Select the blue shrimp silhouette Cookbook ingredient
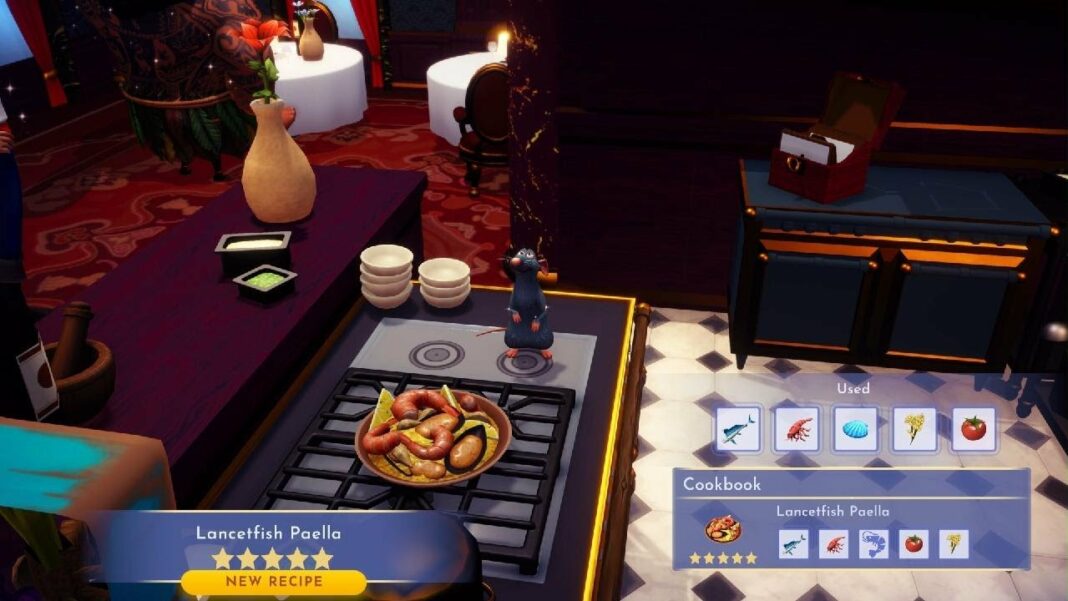1068x601 pixels. [x=874, y=544]
